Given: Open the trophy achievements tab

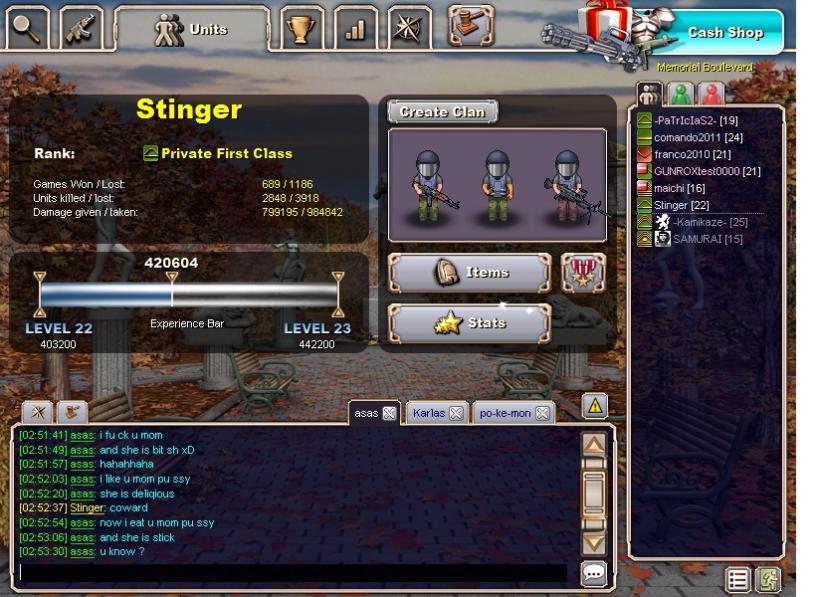Looking at the screenshot, I should tap(300, 29).
